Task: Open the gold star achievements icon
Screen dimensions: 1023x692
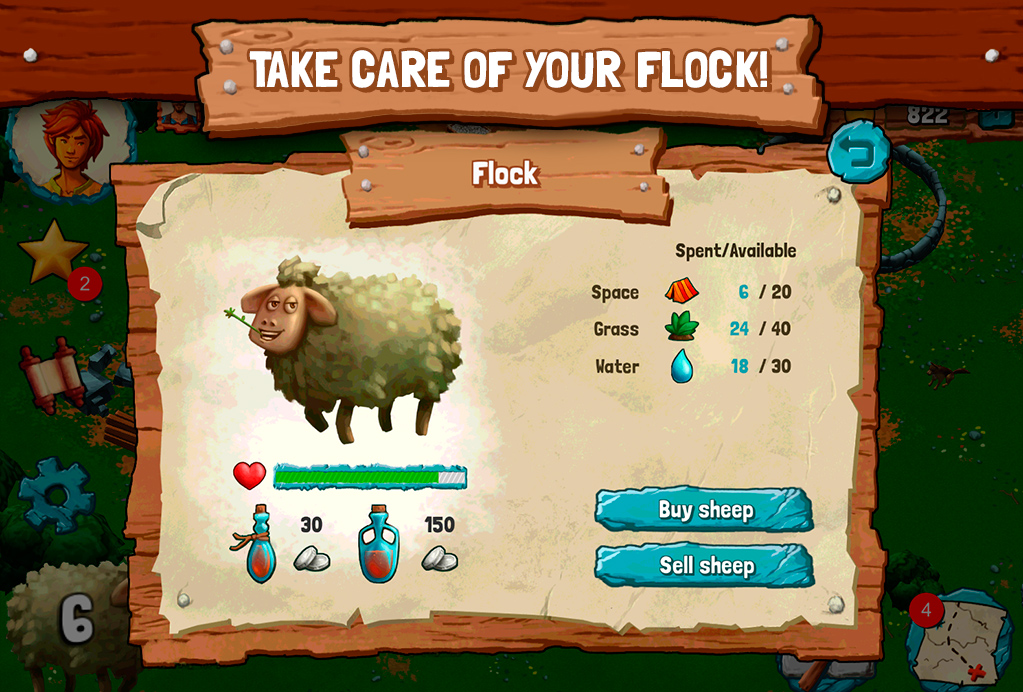Action: tap(52, 253)
